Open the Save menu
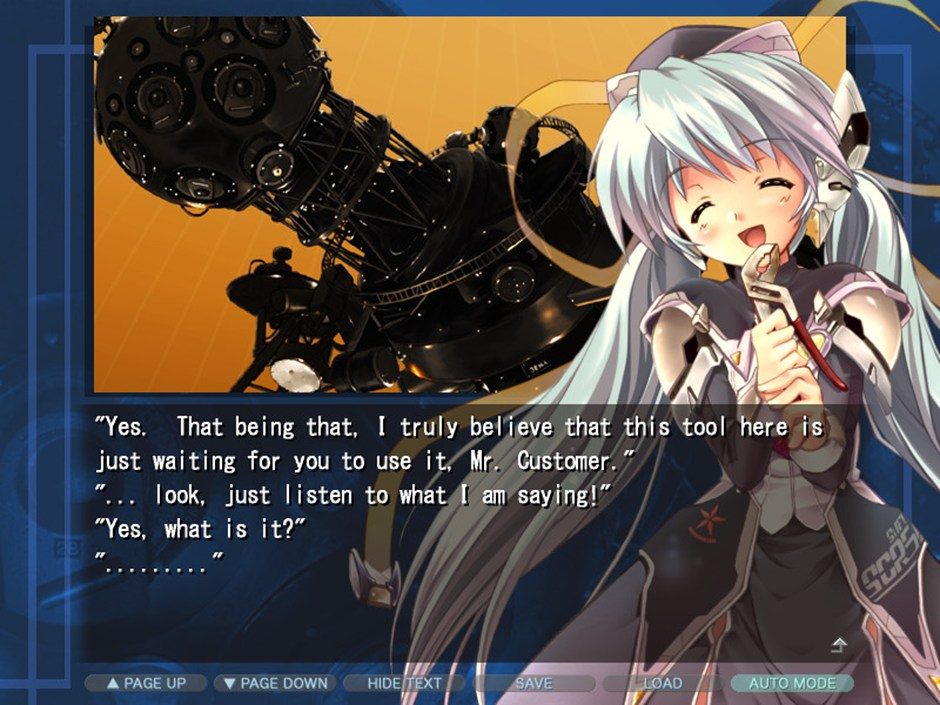This screenshot has height=705, width=940. [x=533, y=683]
